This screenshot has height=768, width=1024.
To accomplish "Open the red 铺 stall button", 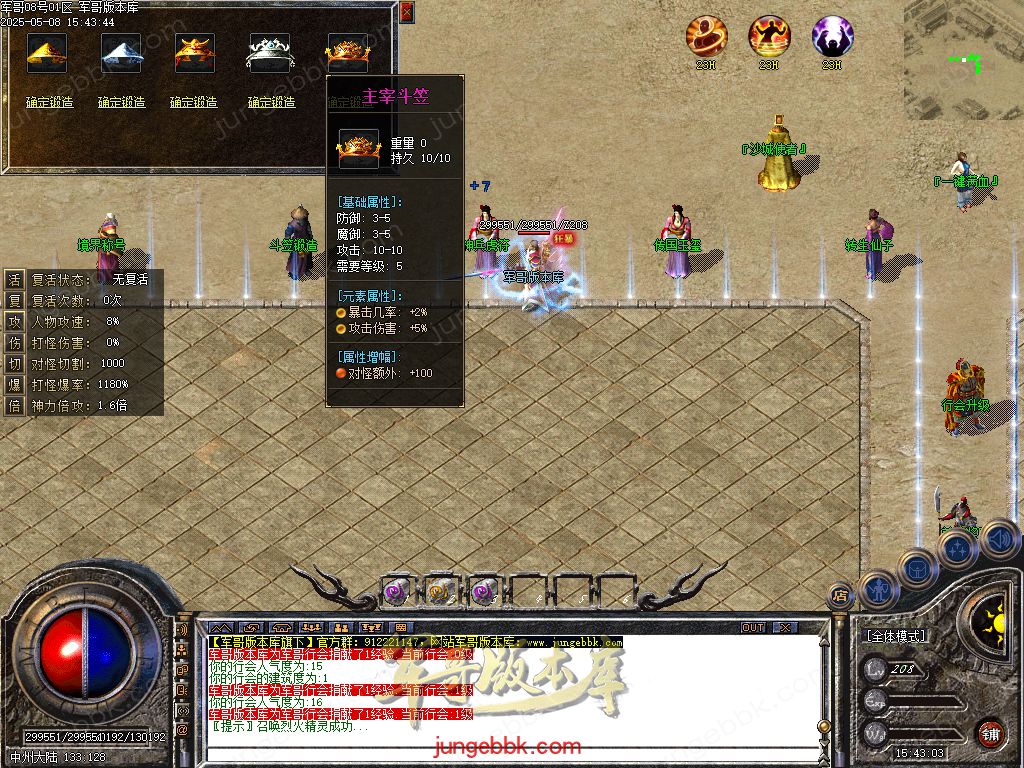I will (991, 733).
